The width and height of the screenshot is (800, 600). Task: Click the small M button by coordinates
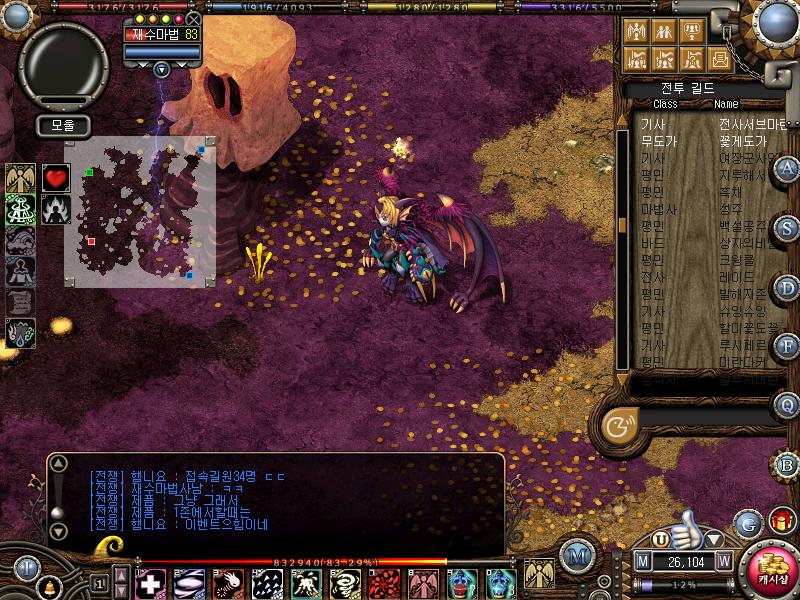[643, 561]
